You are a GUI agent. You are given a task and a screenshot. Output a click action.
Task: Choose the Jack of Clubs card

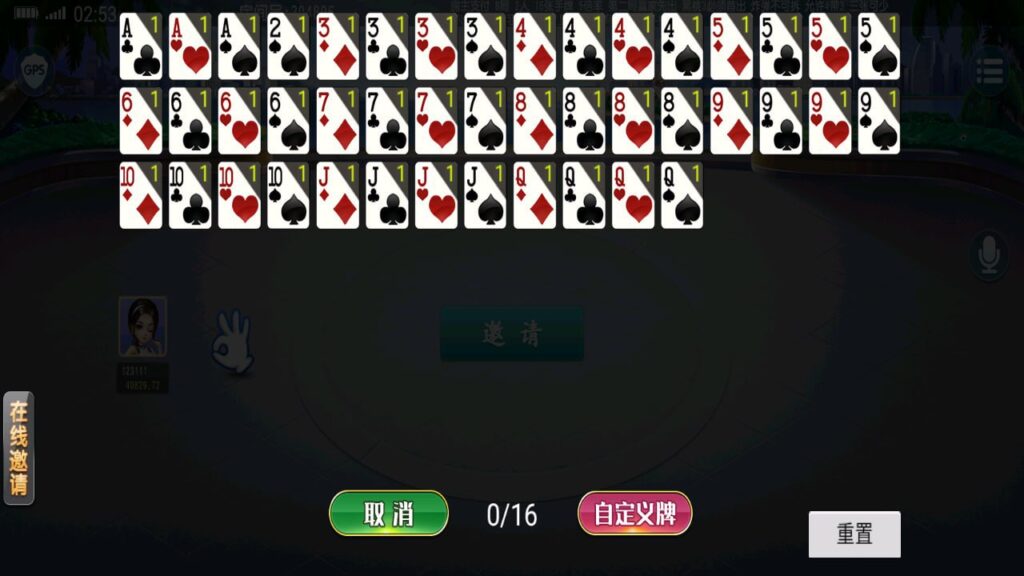(387, 196)
